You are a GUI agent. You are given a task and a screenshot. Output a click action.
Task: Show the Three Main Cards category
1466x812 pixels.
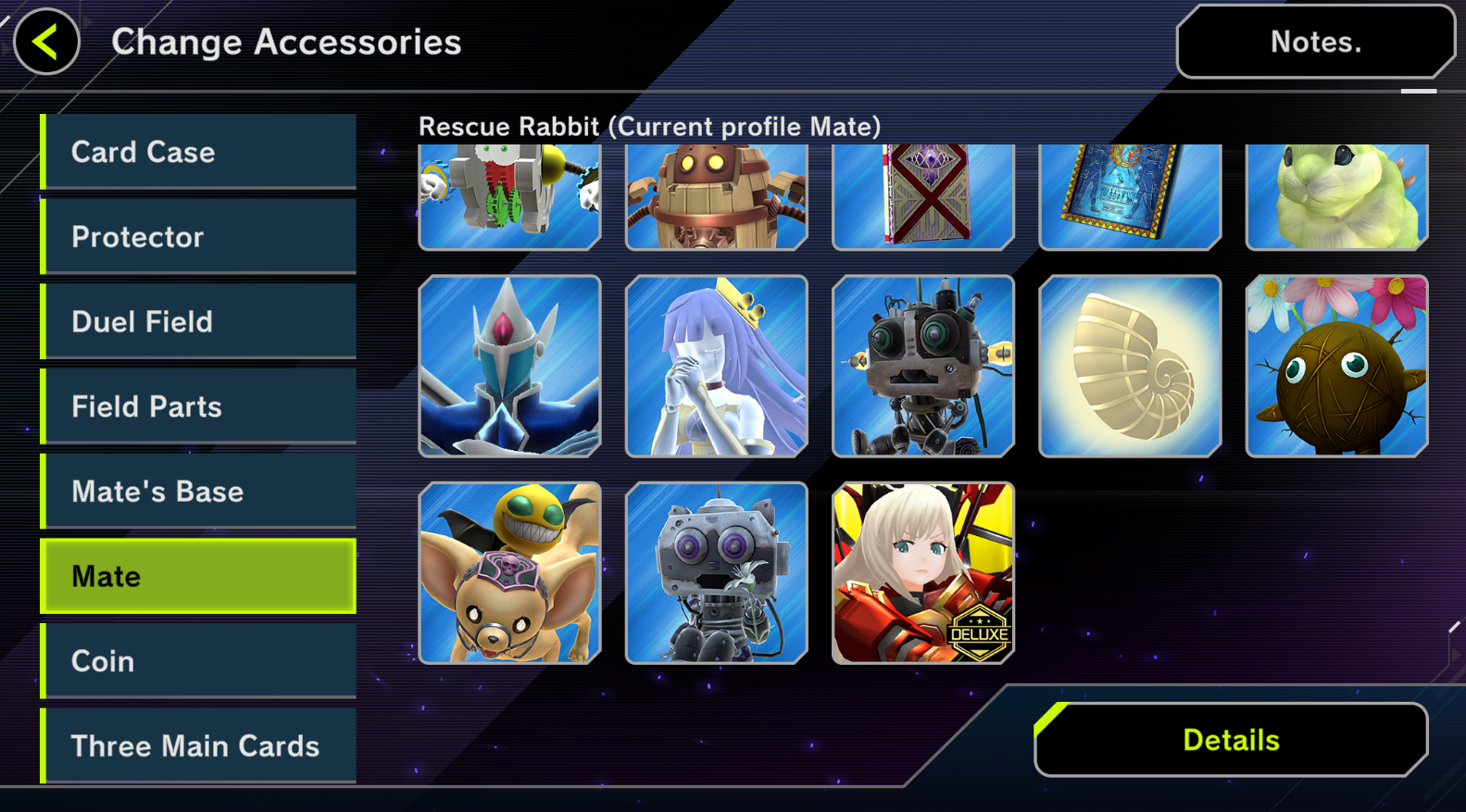199,745
